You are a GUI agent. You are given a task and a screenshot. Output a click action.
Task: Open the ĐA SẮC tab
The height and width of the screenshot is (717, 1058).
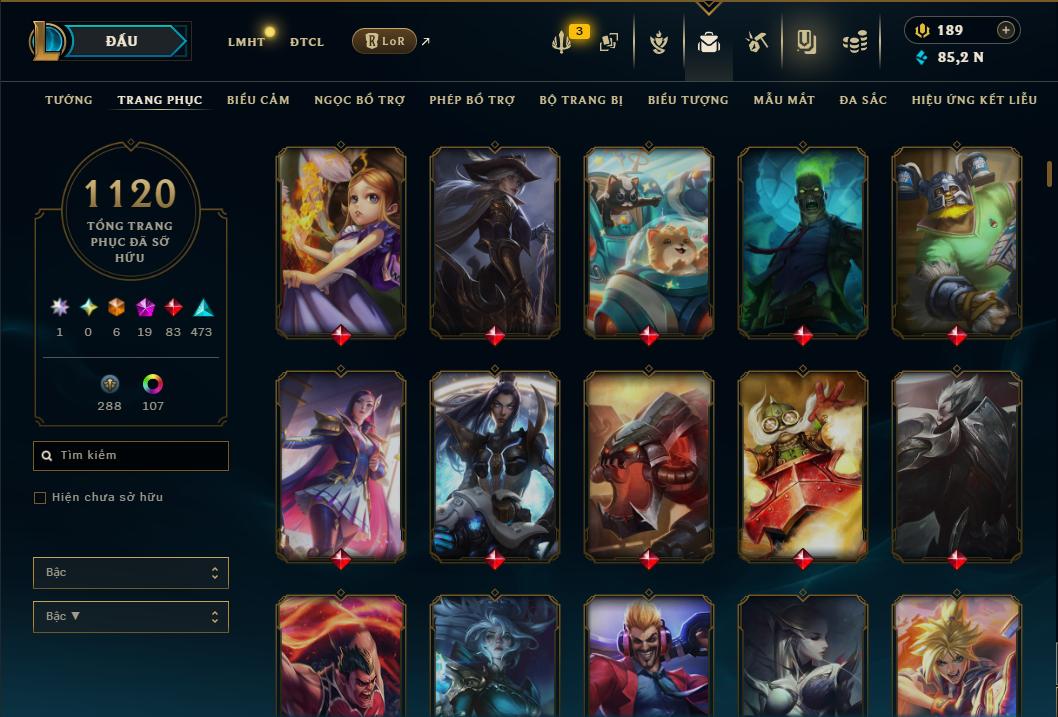[863, 100]
